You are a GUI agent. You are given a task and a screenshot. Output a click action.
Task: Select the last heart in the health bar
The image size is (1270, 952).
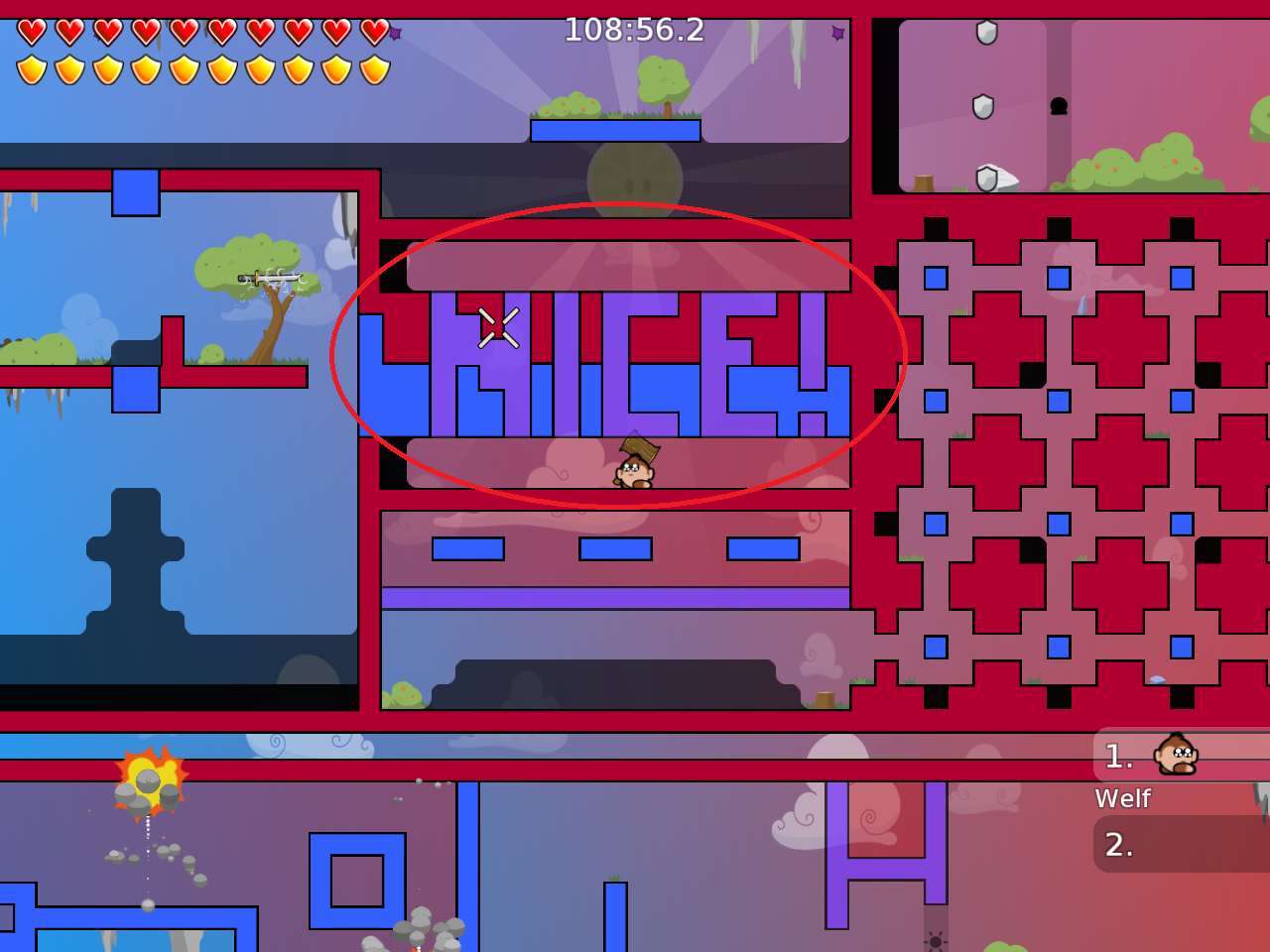[x=375, y=30]
